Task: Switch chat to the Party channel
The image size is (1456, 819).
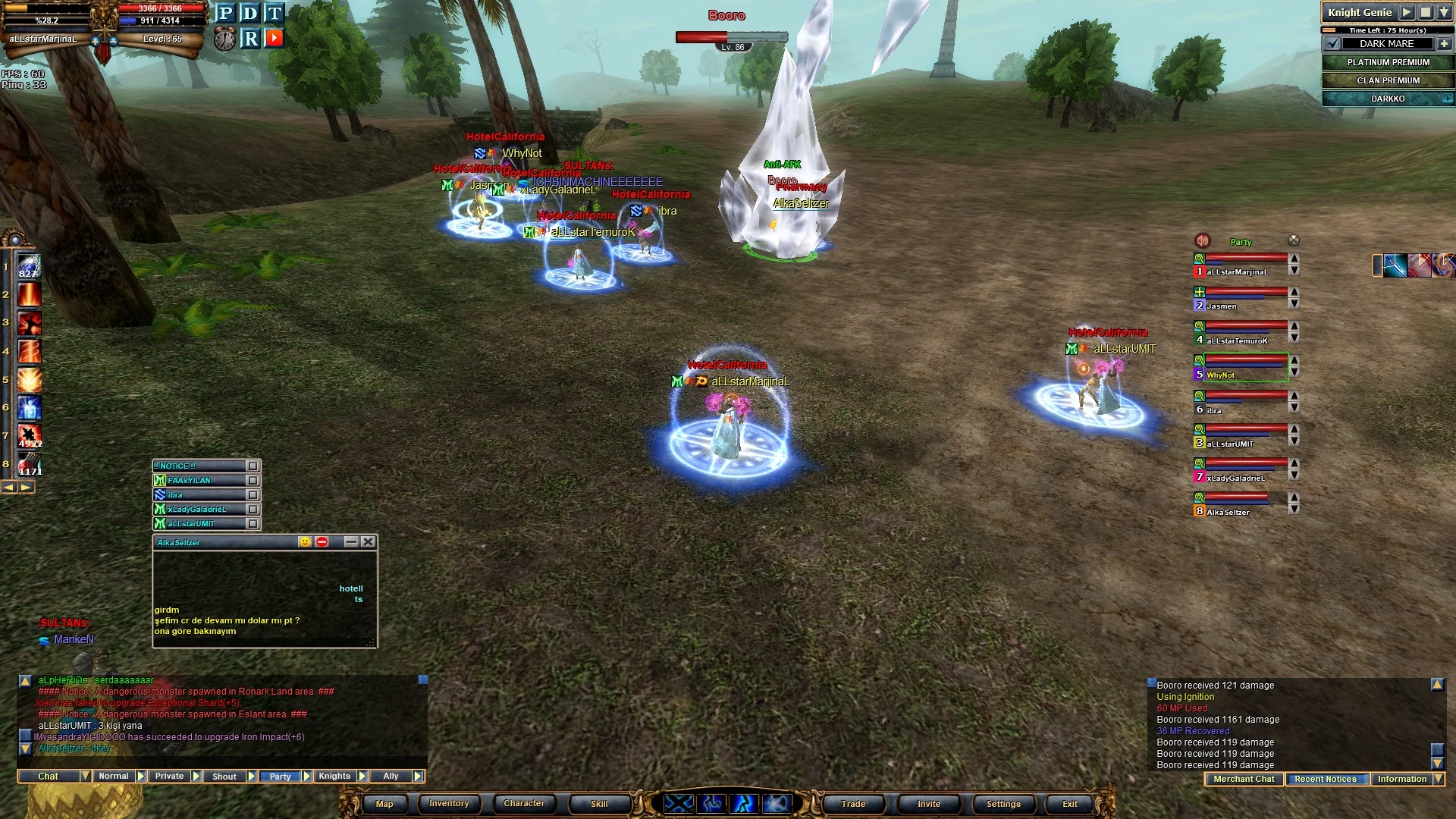Action: pos(280,777)
